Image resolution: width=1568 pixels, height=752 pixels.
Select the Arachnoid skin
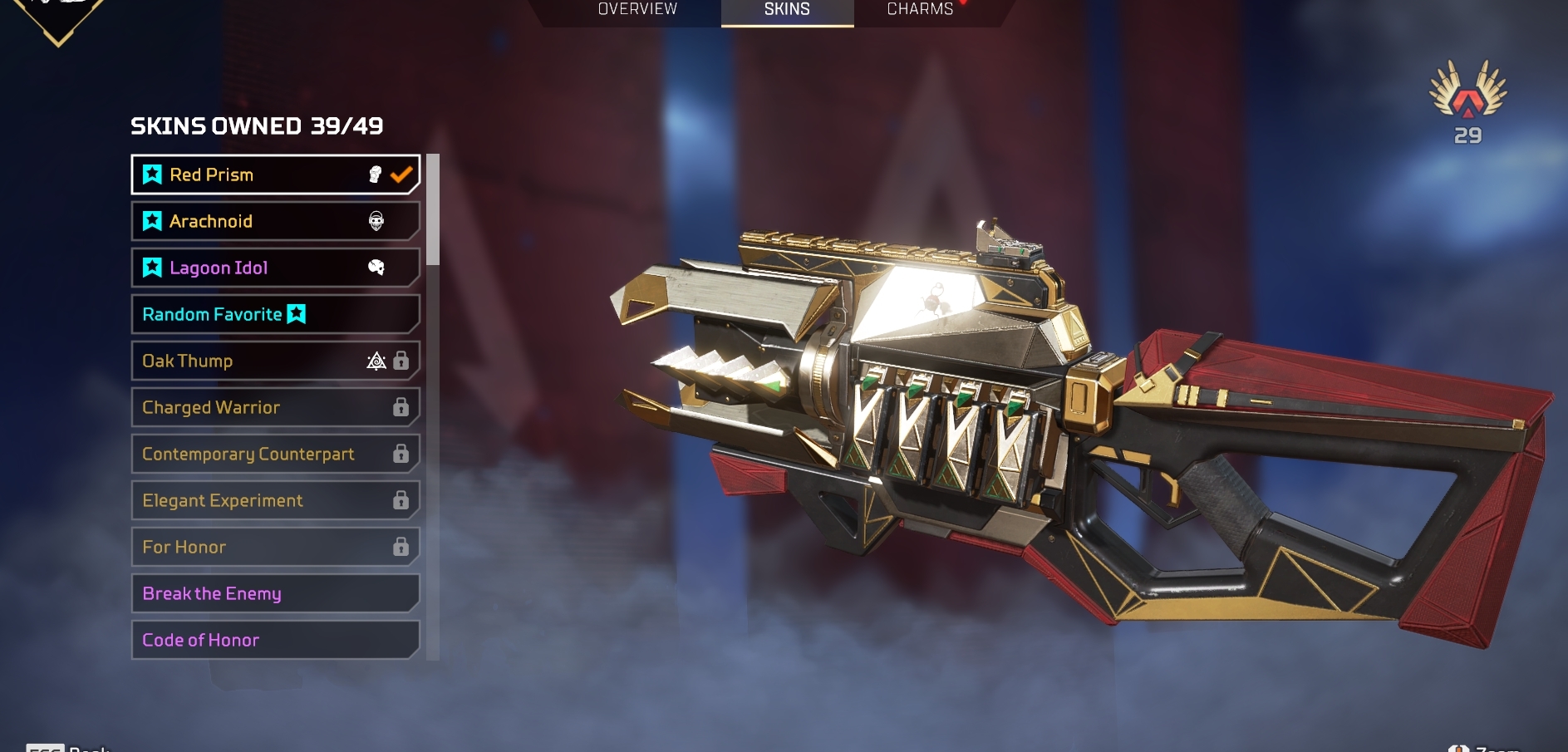point(274,221)
